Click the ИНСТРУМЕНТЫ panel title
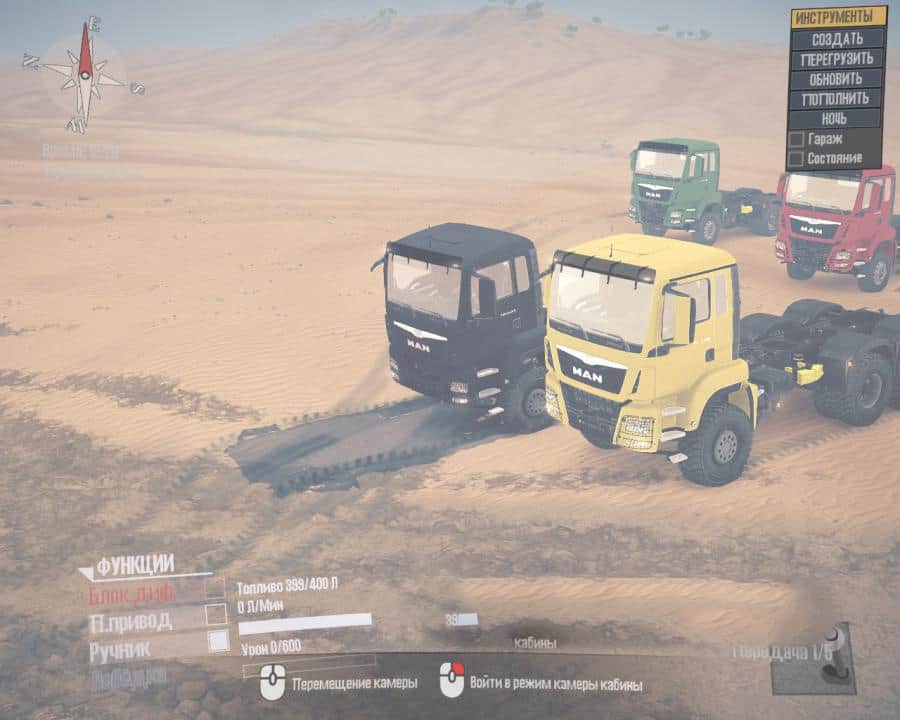Viewport: 900px width, 720px height. coord(838,17)
